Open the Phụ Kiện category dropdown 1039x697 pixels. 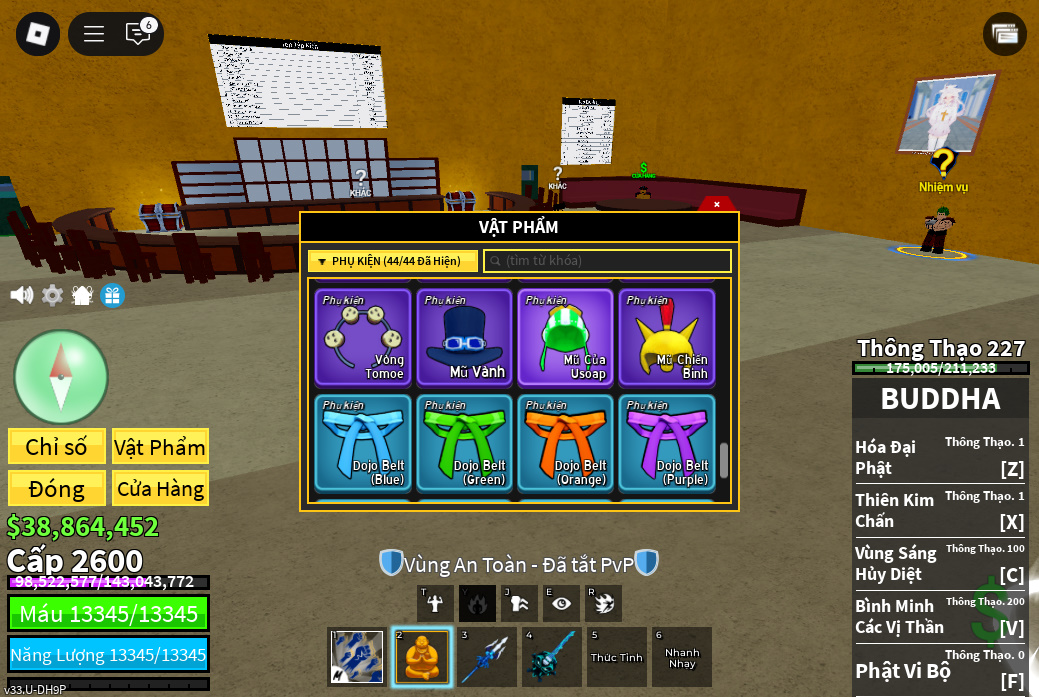[392, 261]
